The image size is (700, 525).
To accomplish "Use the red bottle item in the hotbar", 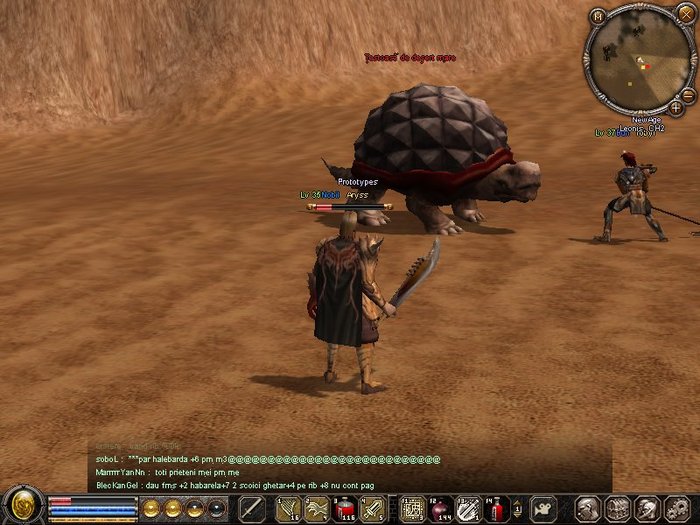I will [497, 508].
